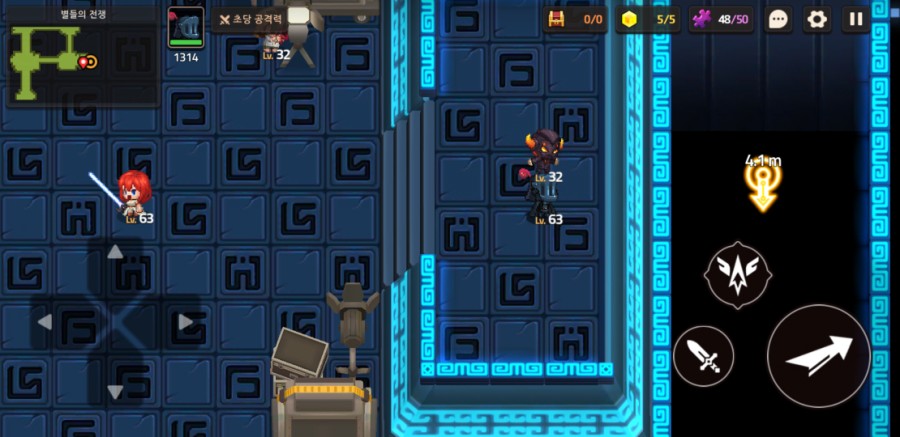Select the party hero portrait

pyautogui.click(x=185, y=28)
